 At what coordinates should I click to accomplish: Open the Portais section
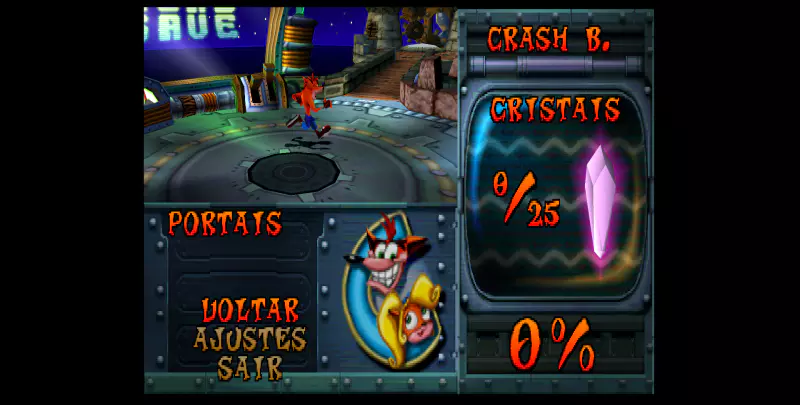pyautogui.click(x=224, y=223)
